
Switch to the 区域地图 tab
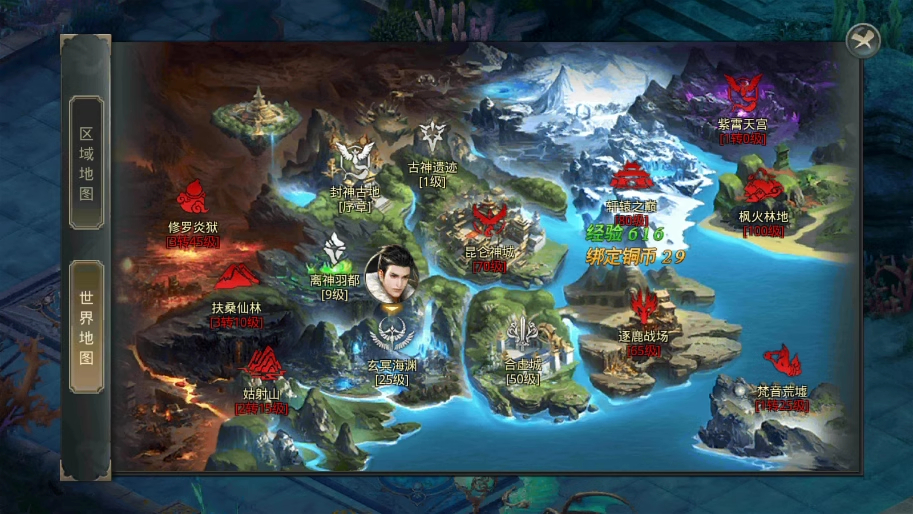click(x=86, y=163)
